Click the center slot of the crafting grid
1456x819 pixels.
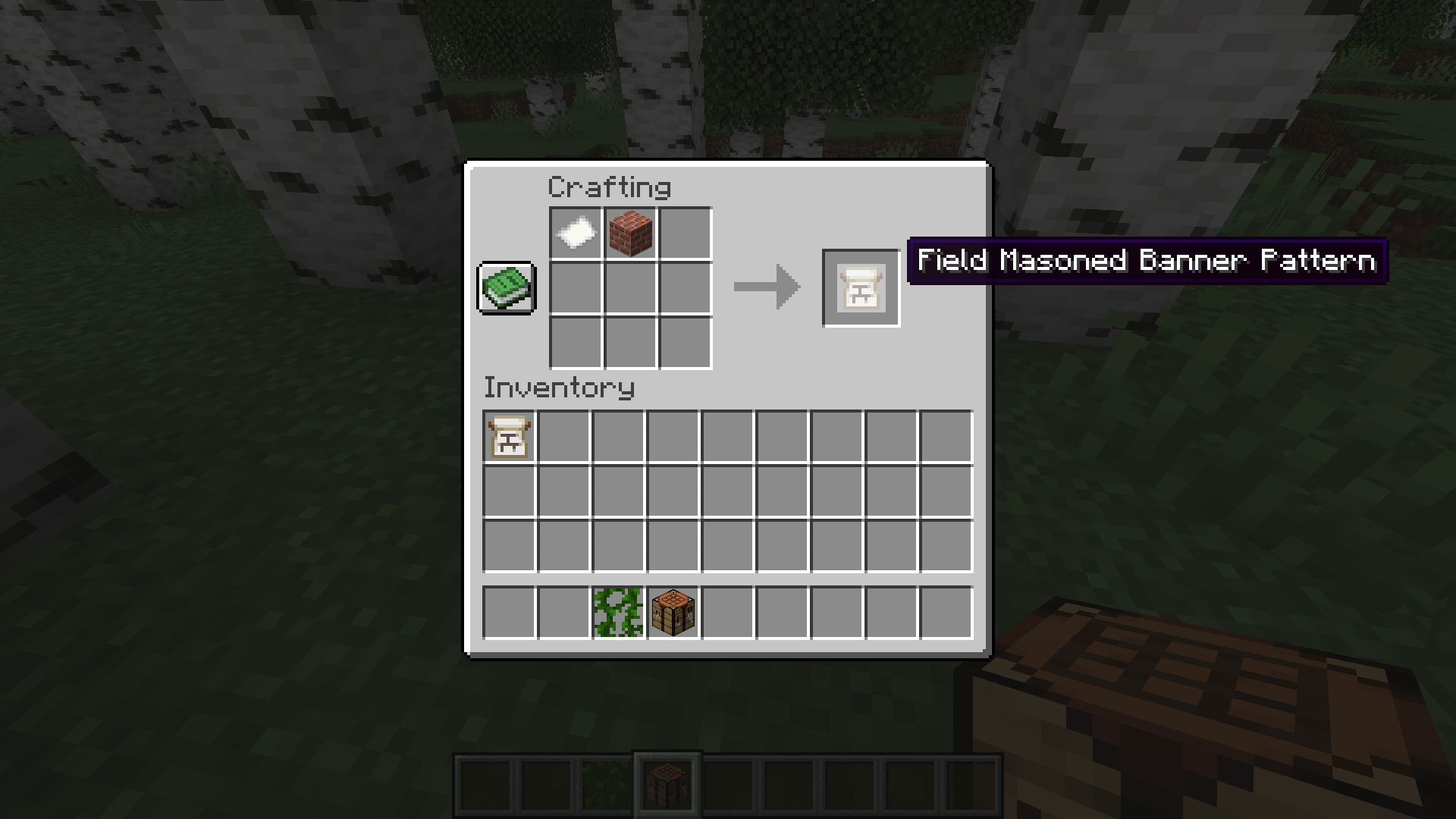point(629,288)
